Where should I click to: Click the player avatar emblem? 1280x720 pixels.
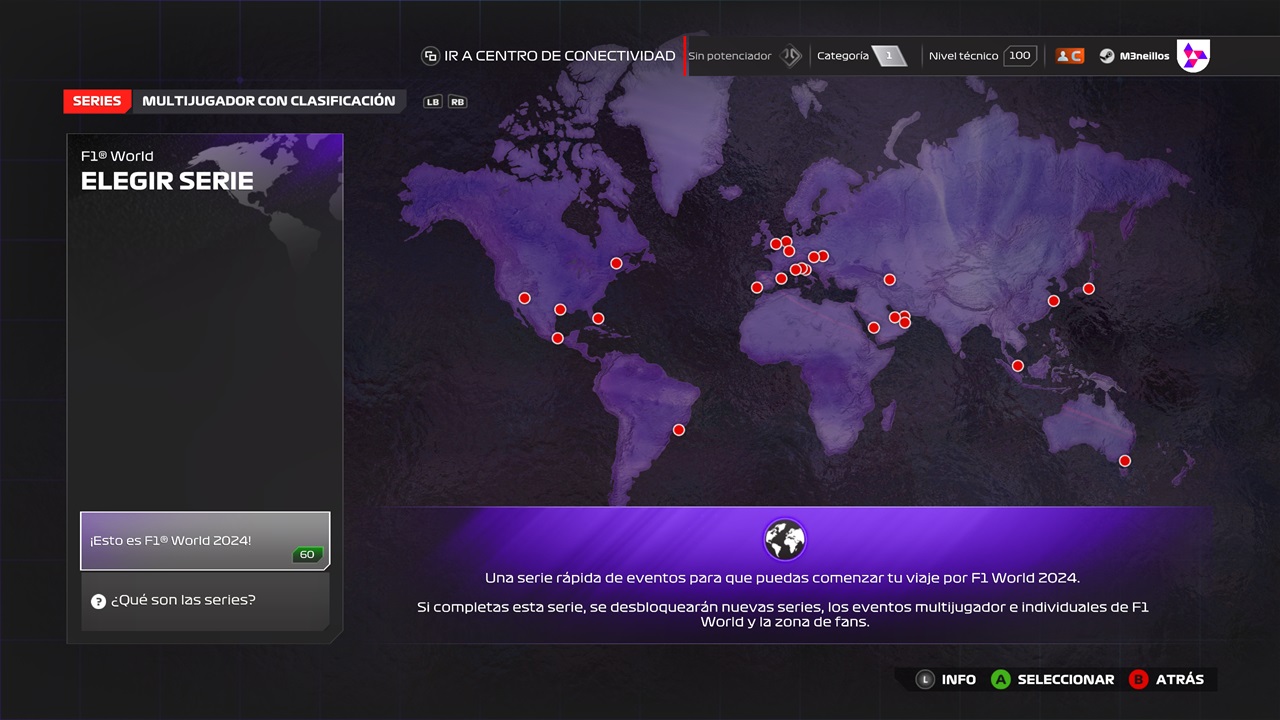coord(1193,56)
